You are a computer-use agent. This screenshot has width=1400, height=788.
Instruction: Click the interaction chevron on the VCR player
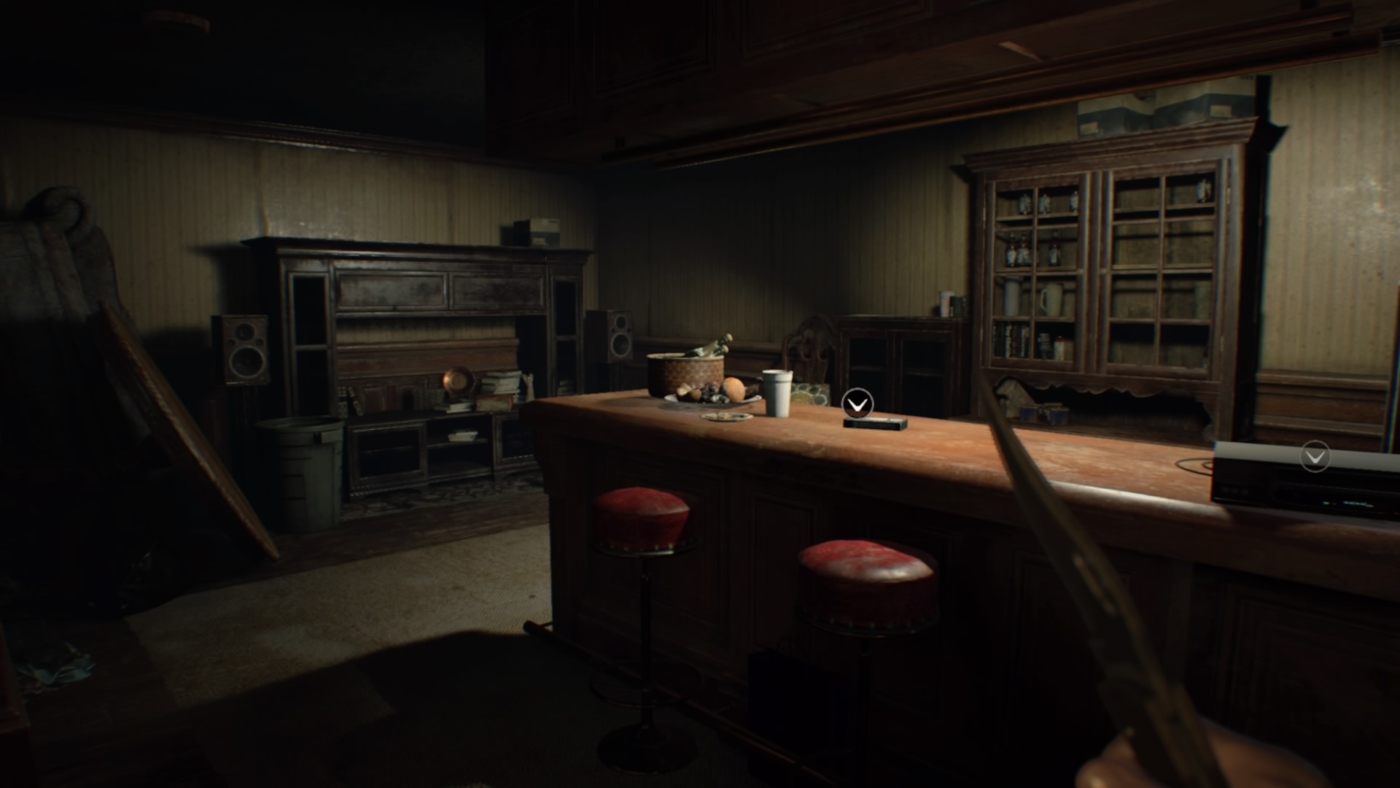tap(1314, 457)
